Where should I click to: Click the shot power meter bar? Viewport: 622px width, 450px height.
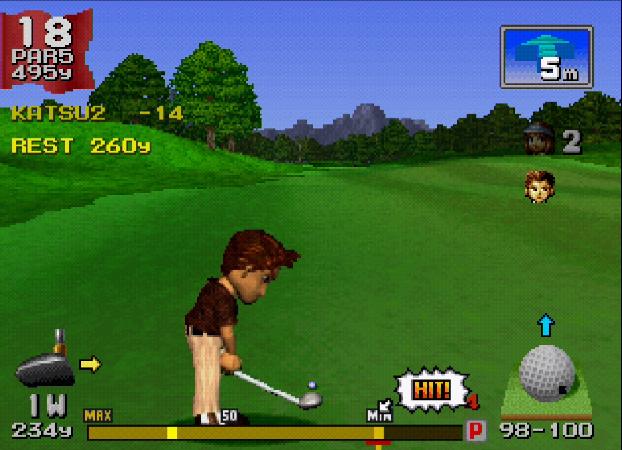click(273, 433)
